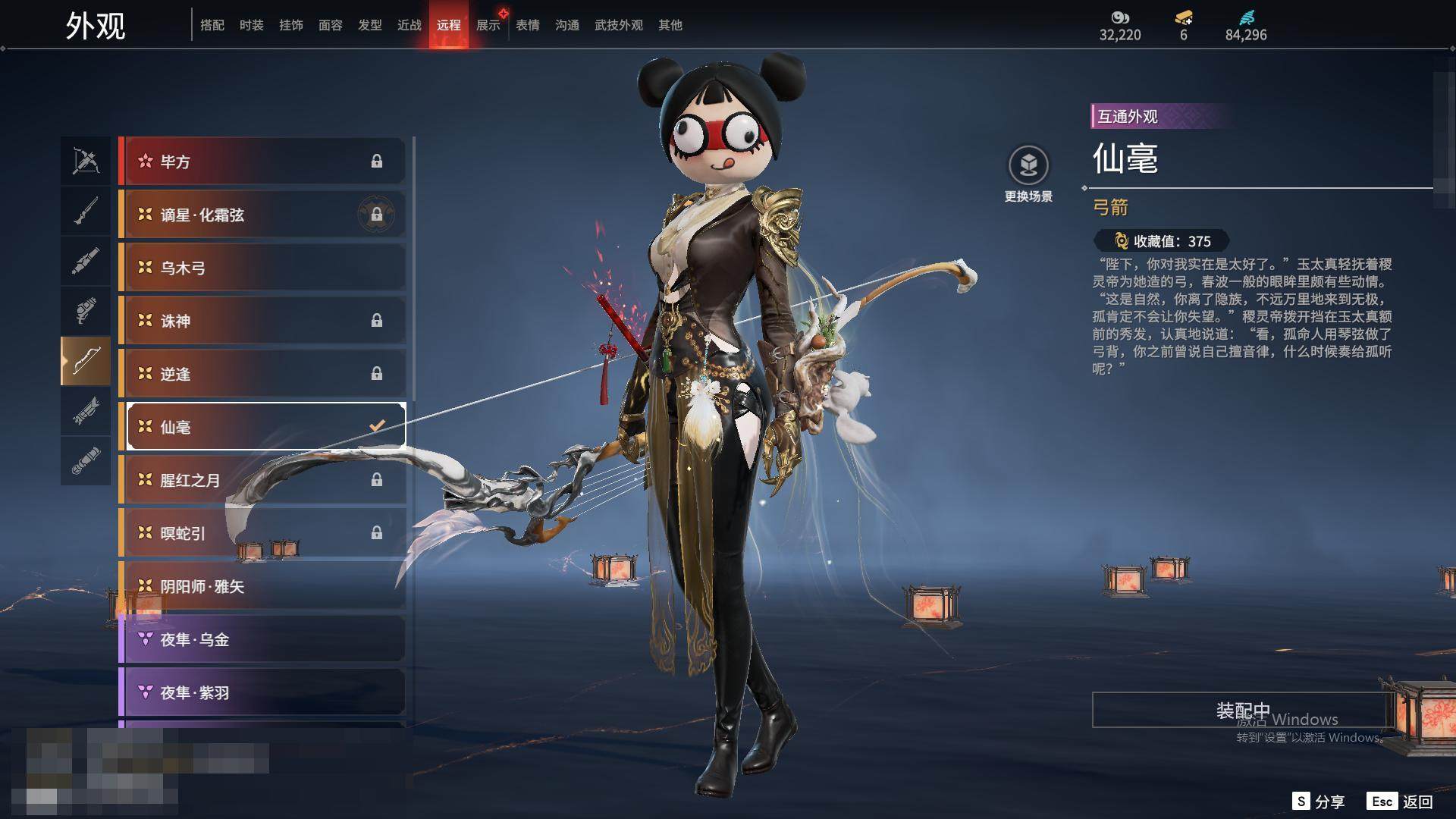Pick the 夜隼·乌金 skin
The height and width of the screenshot is (819, 1456).
click(262, 639)
